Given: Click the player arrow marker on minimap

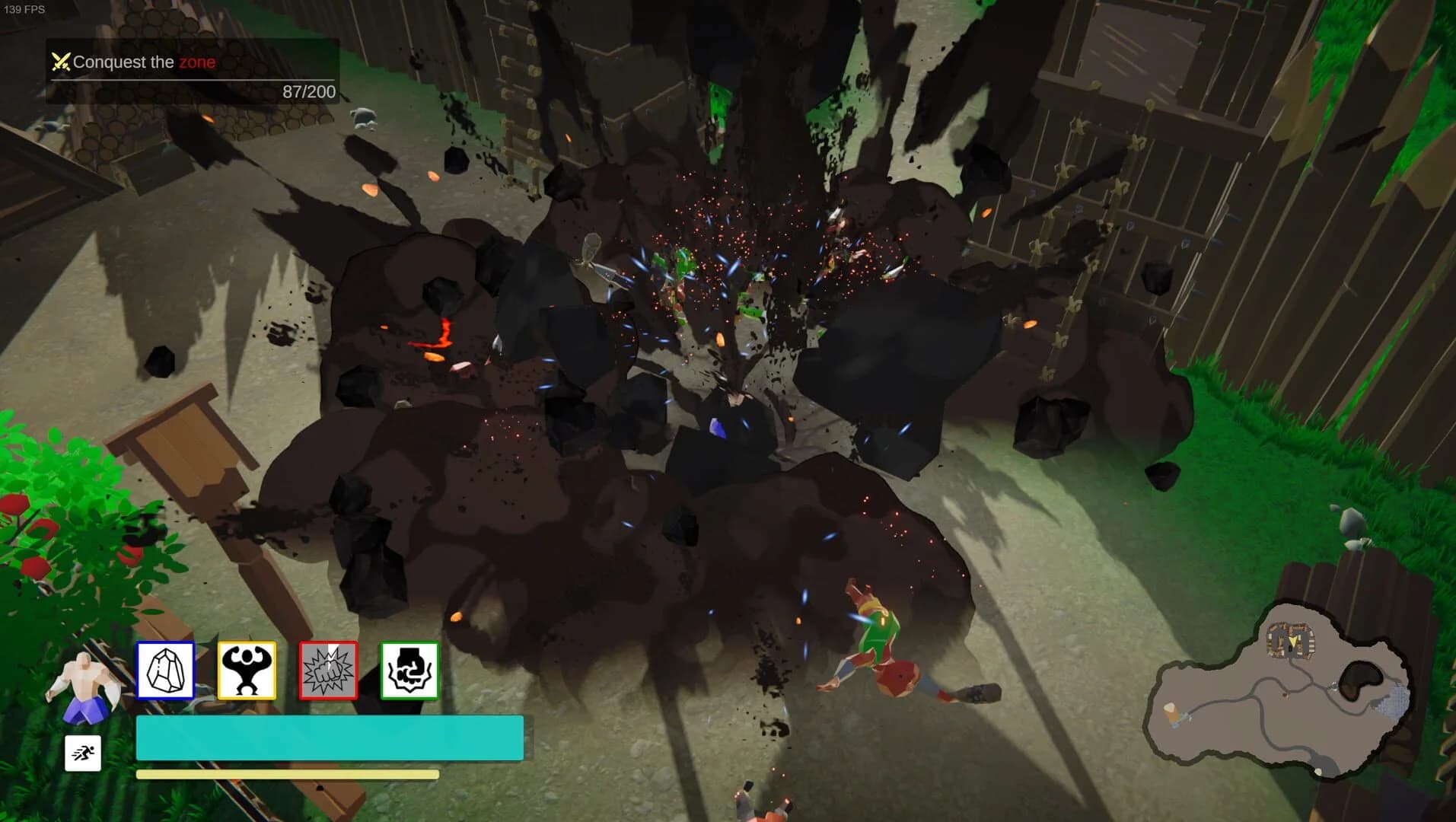Looking at the screenshot, I should 1293,642.
